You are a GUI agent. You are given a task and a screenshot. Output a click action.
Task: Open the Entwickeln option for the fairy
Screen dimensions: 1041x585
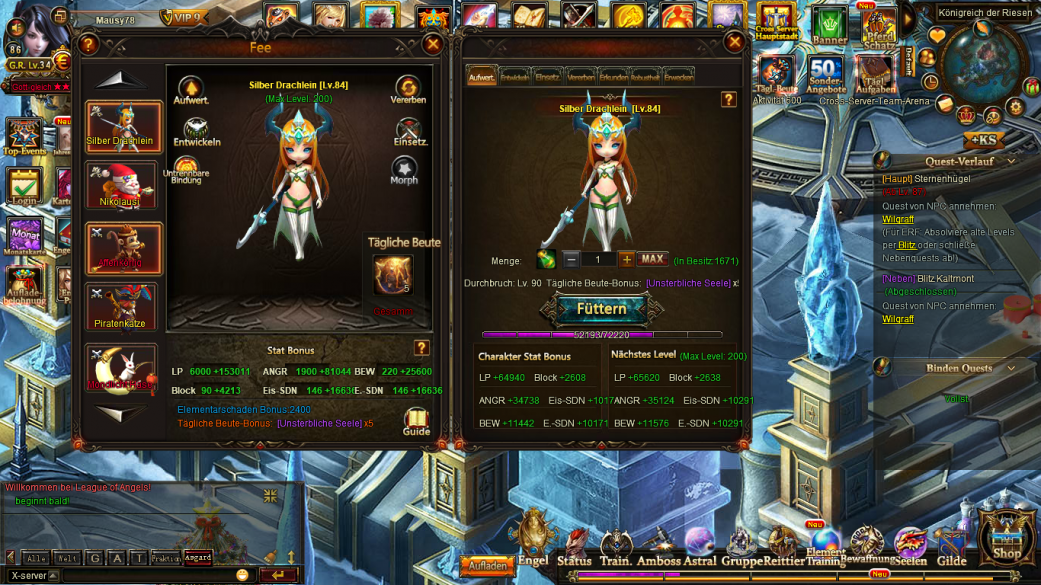click(196, 132)
